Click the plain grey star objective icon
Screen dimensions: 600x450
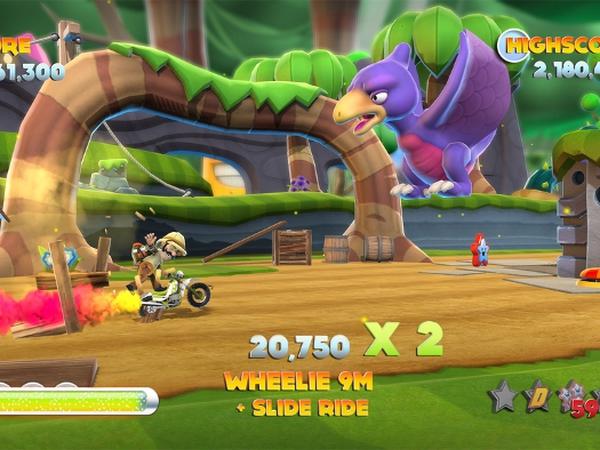click(x=504, y=396)
